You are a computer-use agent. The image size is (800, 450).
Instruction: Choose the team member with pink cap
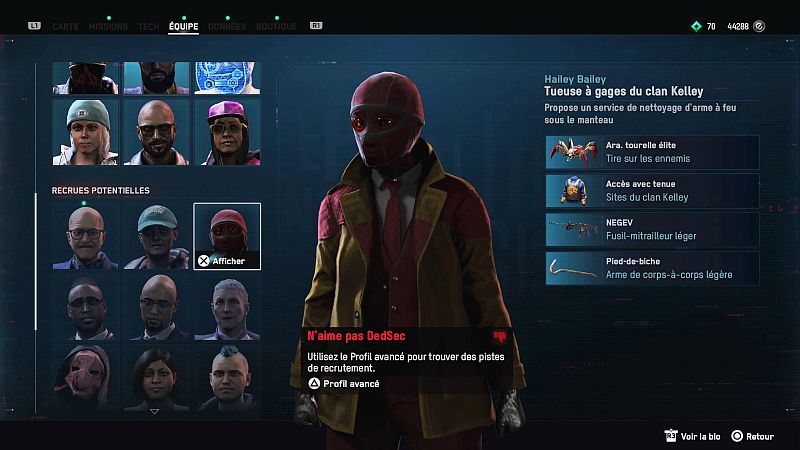point(227,131)
